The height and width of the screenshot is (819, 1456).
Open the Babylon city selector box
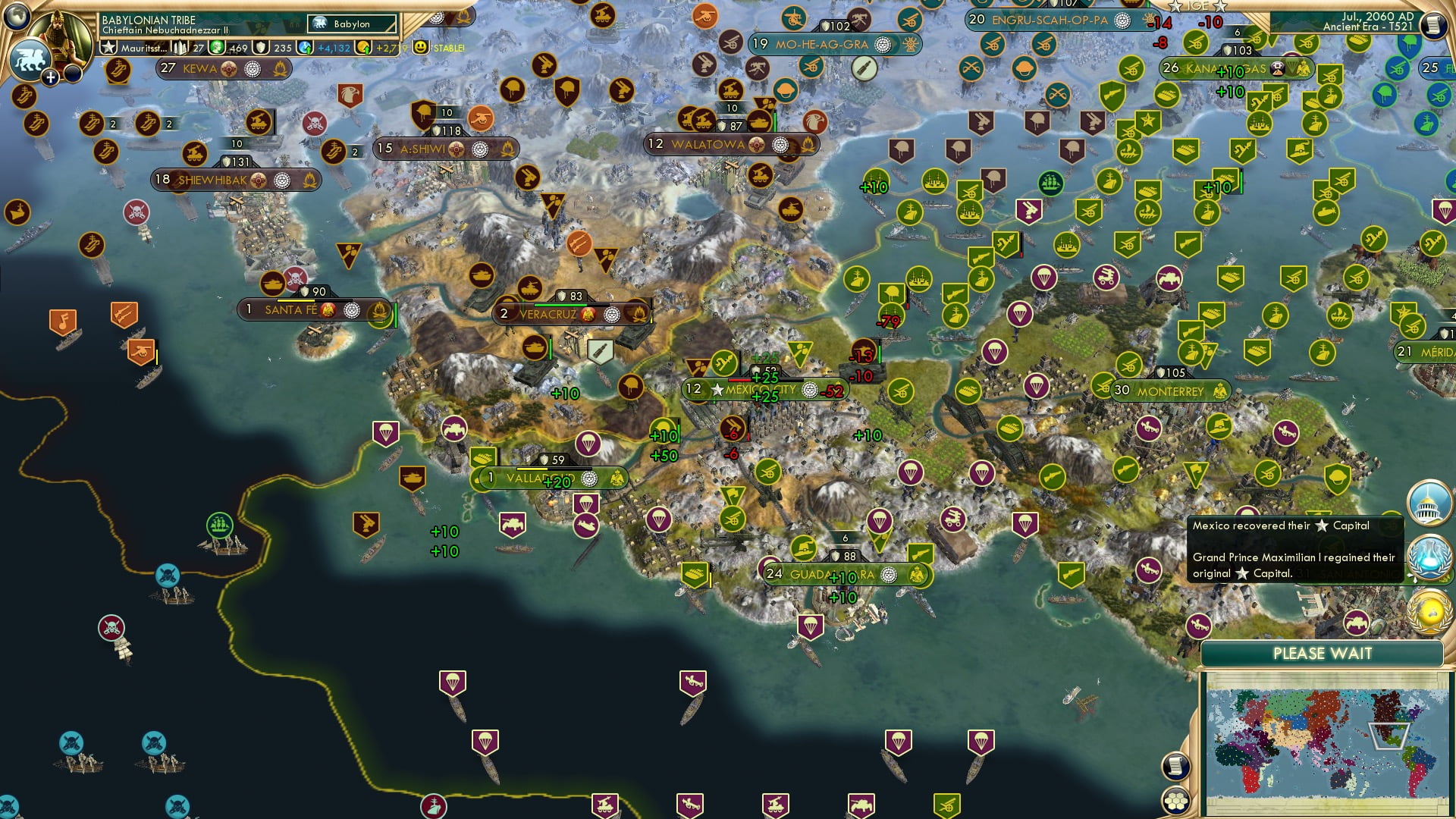pos(351,24)
